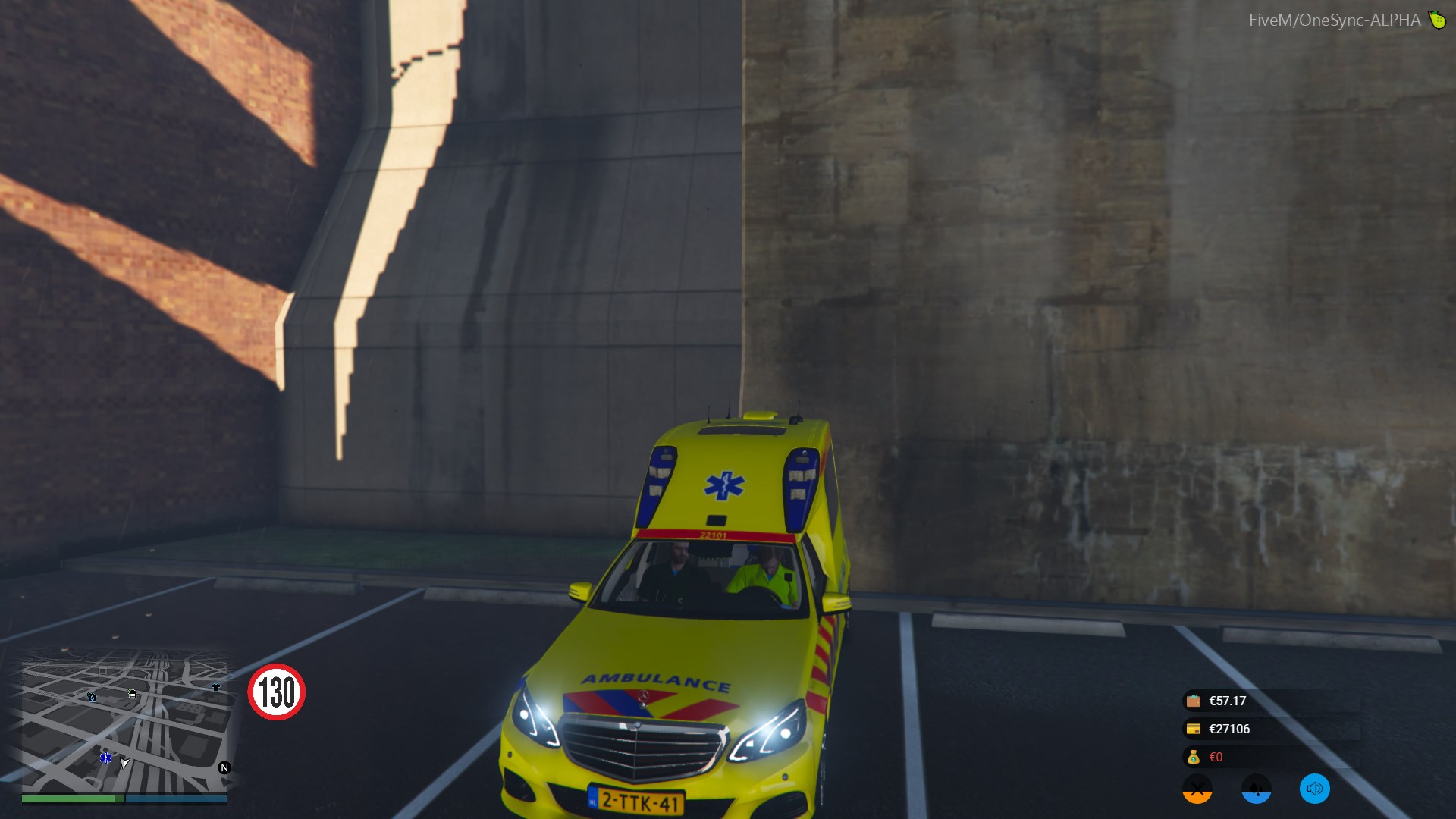Click the north compass indicator on minimap
Screen dimensions: 1456x819
[x=224, y=767]
